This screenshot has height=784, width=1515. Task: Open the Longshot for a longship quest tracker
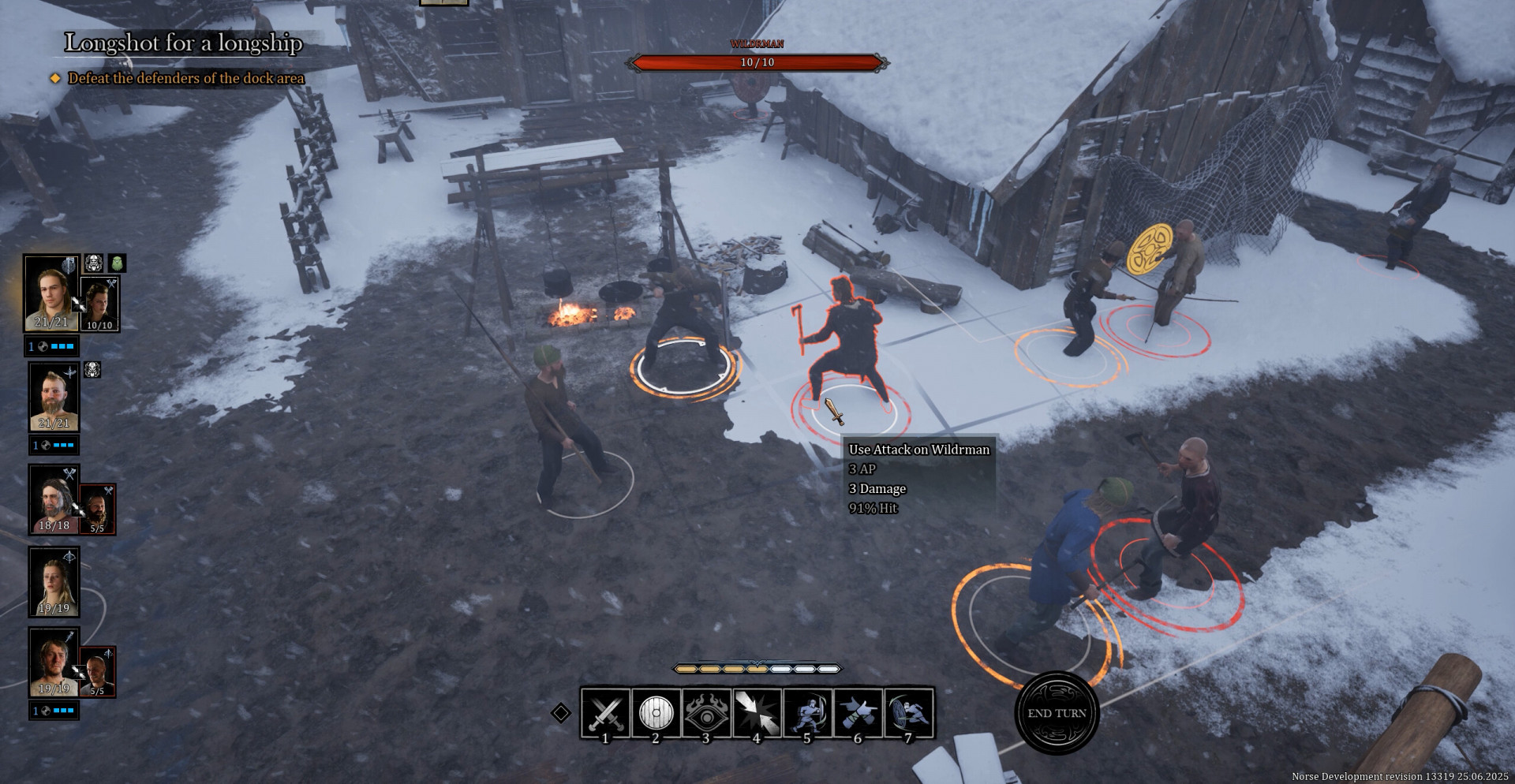pyautogui.click(x=183, y=43)
